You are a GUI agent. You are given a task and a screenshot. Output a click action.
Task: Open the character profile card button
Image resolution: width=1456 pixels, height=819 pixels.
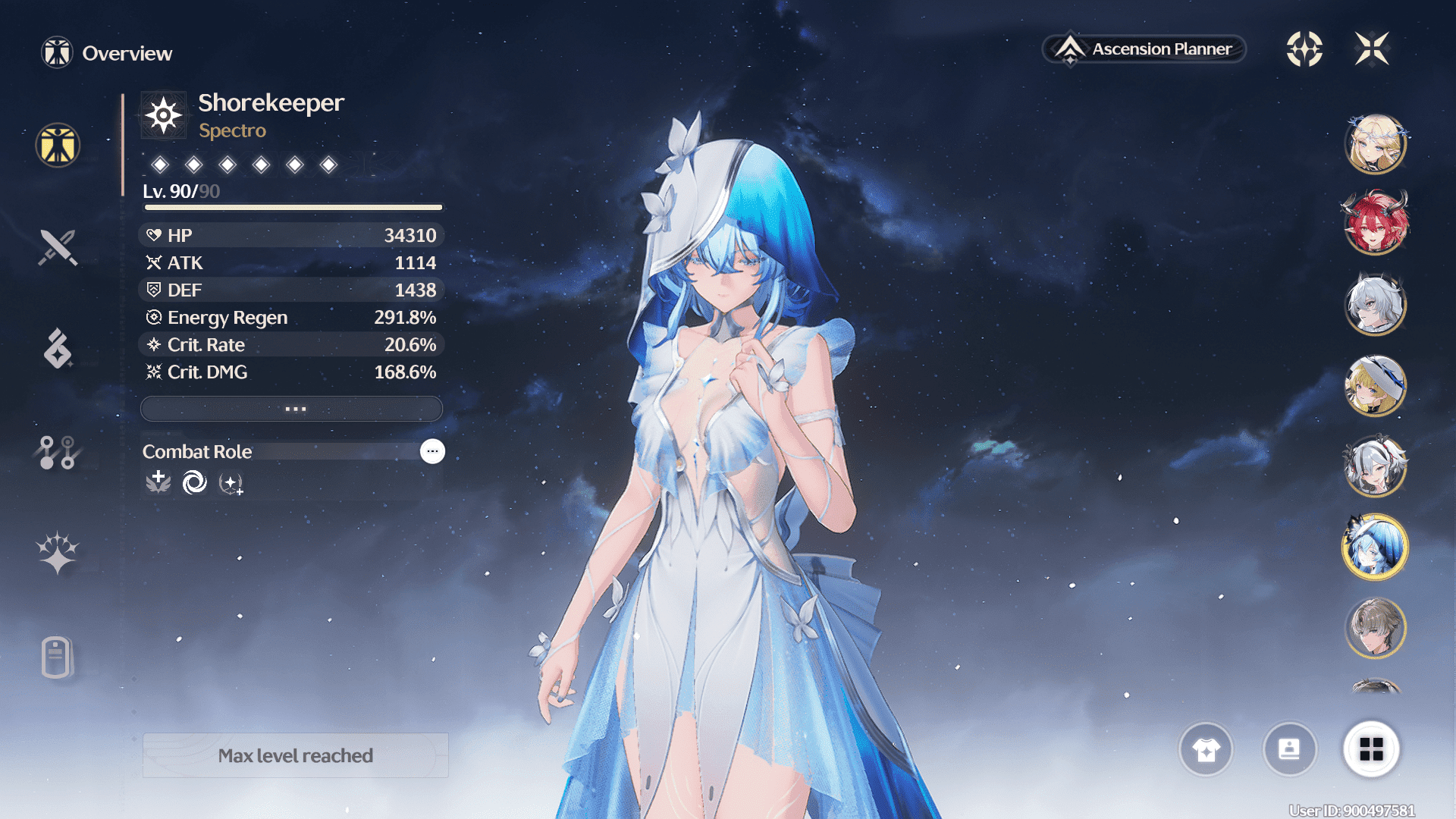click(1289, 749)
